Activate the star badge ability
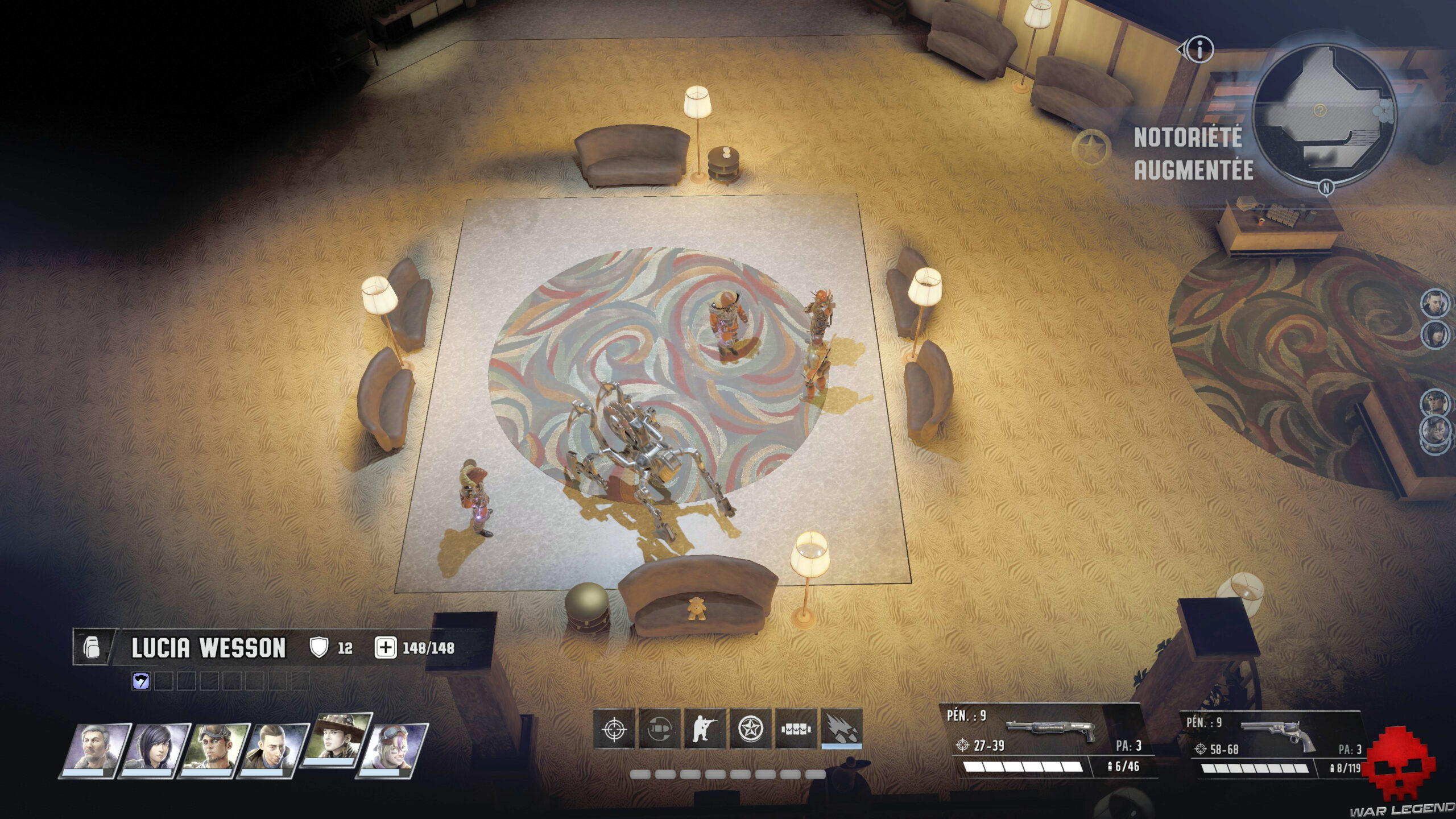The width and height of the screenshot is (1456, 819). pyautogui.click(x=751, y=729)
